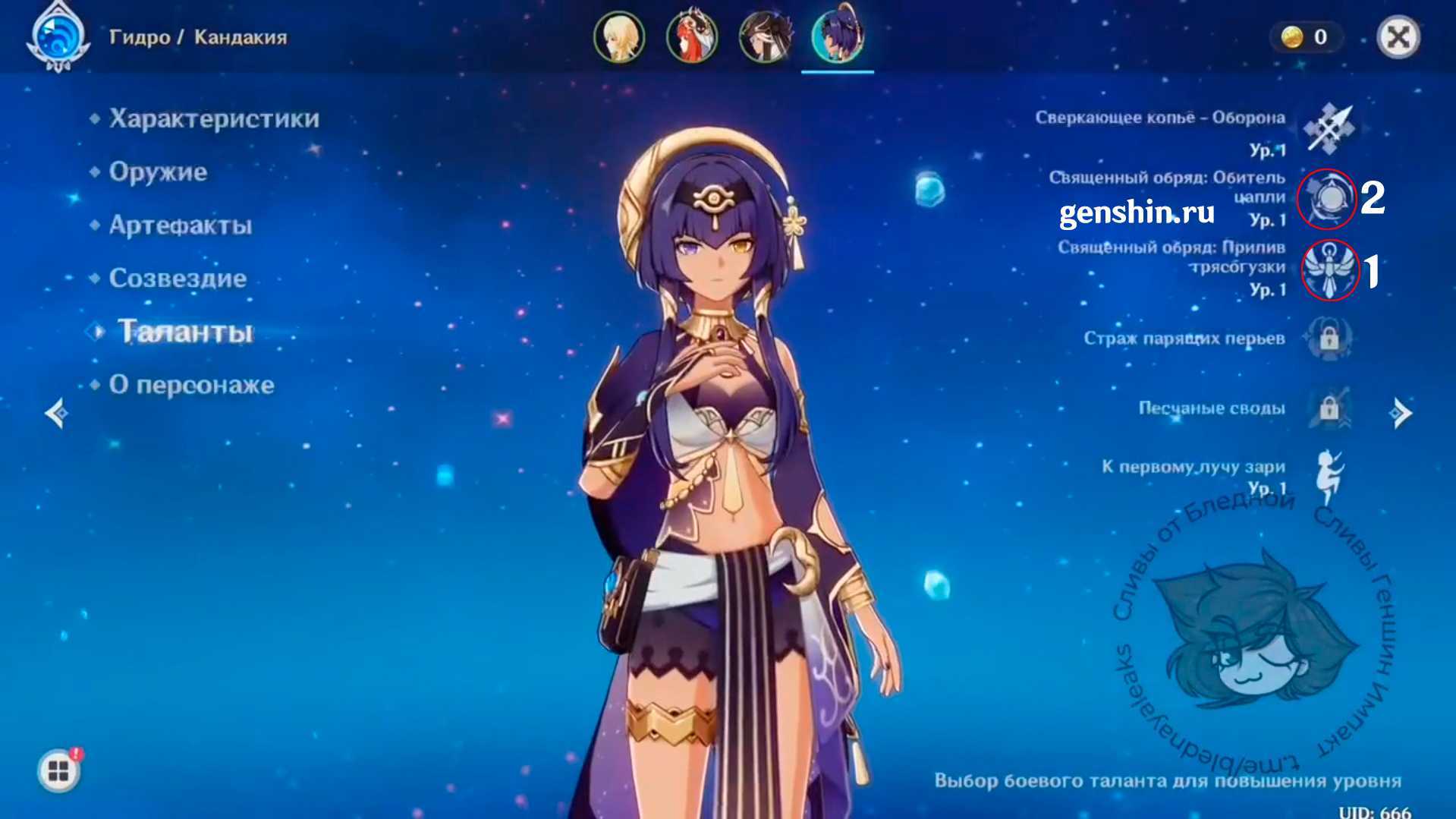
Task: Show the О персонаже section
Action: [x=191, y=385]
